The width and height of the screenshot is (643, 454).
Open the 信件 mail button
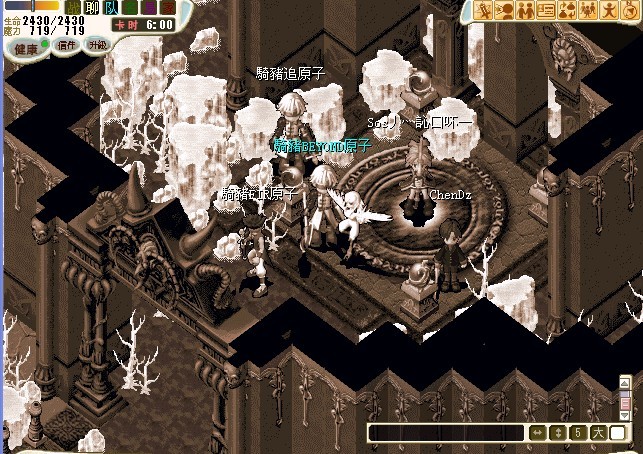(x=66, y=45)
